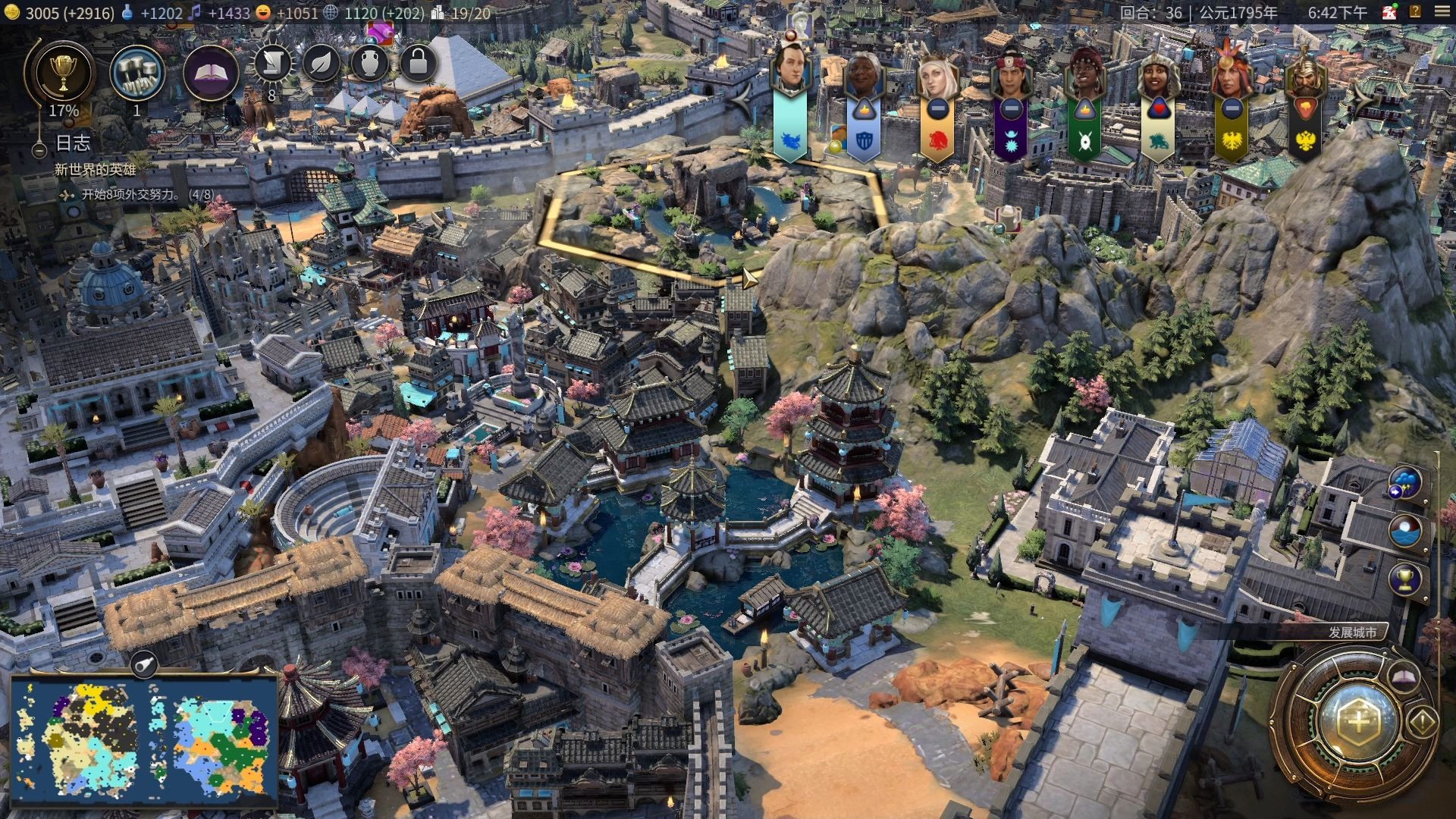Open the victory progress trophy showing 17%
This screenshot has height=819, width=1456.
(63, 74)
